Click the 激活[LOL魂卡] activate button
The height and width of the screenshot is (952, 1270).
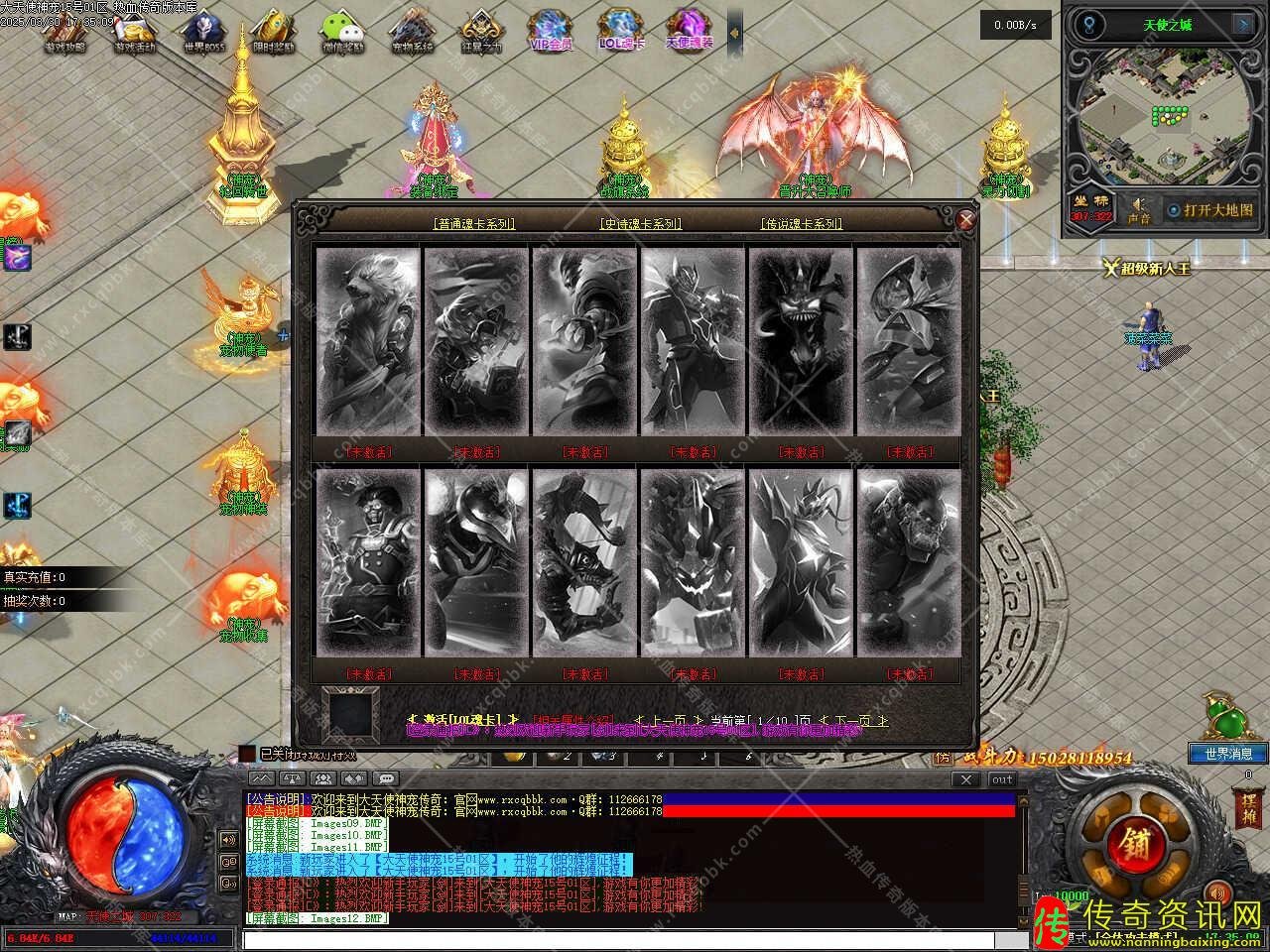click(x=464, y=719)
